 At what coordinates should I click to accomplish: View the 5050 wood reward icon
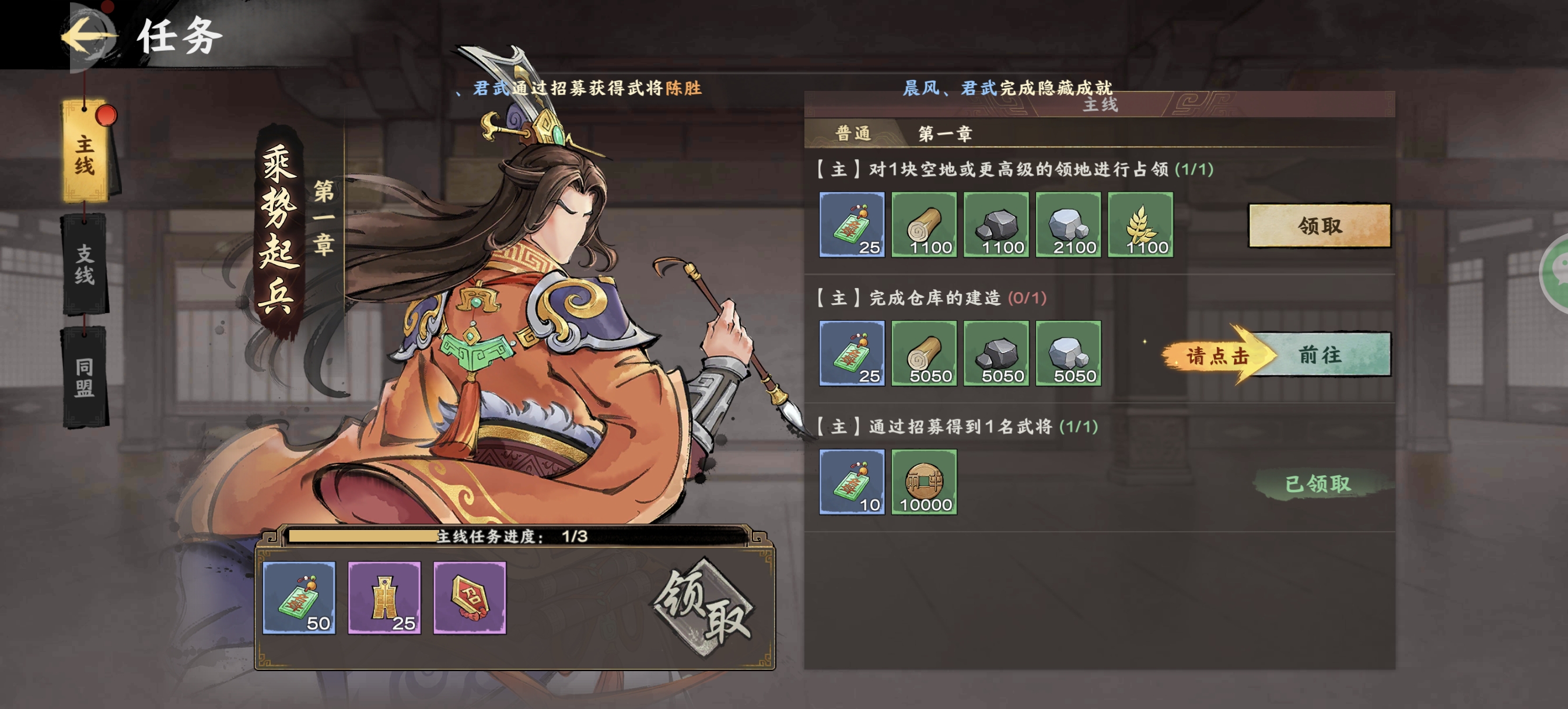pos(923,353)
